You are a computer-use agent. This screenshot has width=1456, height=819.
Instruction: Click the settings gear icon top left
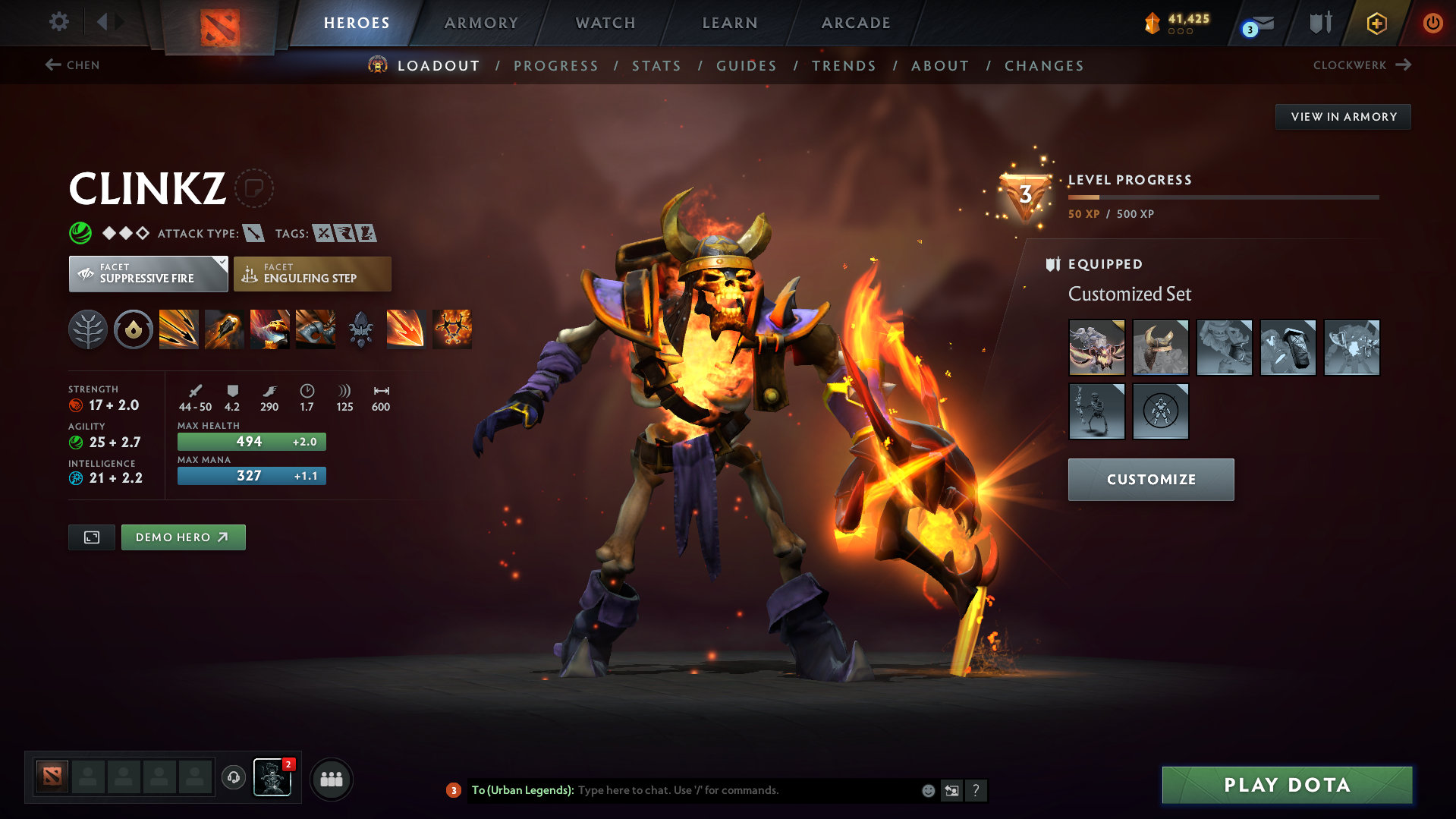[58, 22]
